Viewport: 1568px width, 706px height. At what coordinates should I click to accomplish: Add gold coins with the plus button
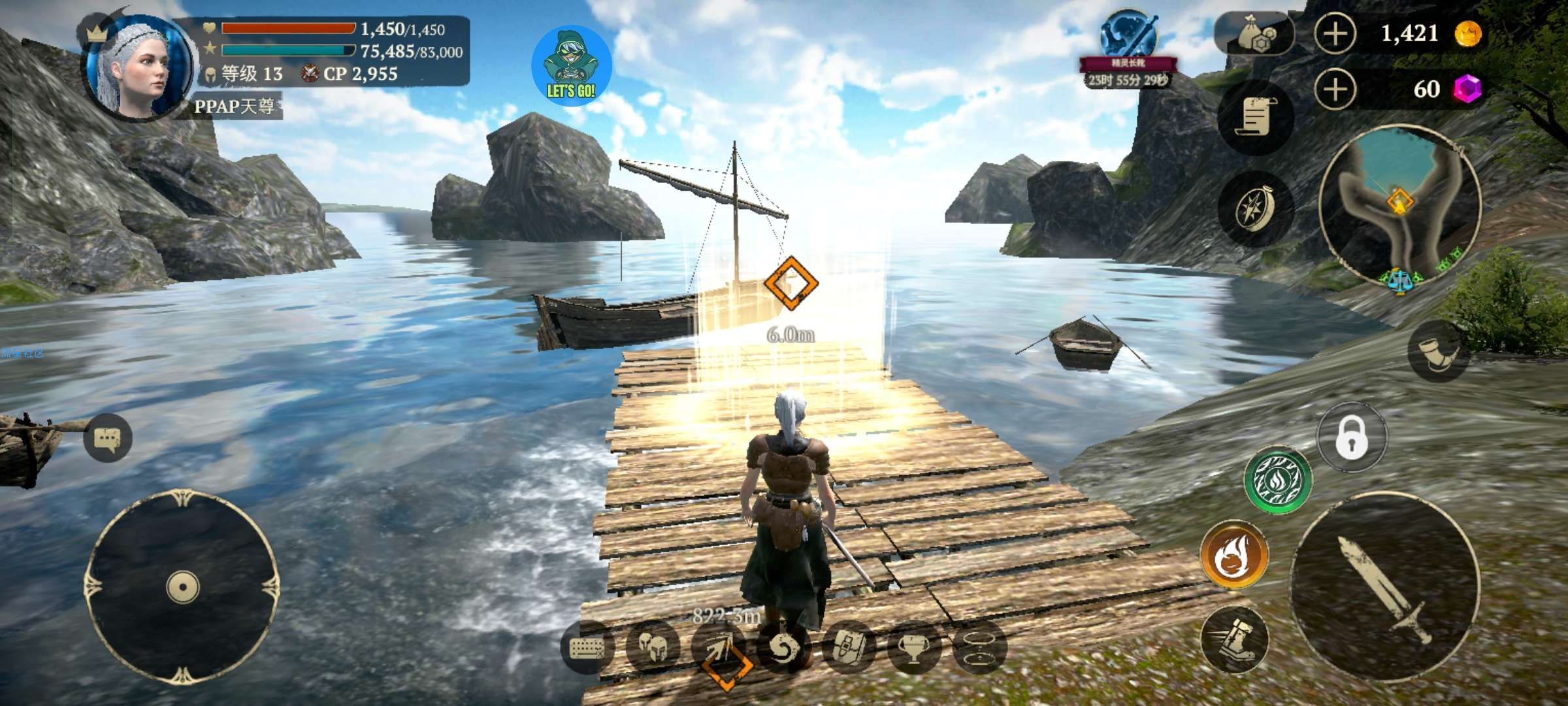tap(1335, 34)
